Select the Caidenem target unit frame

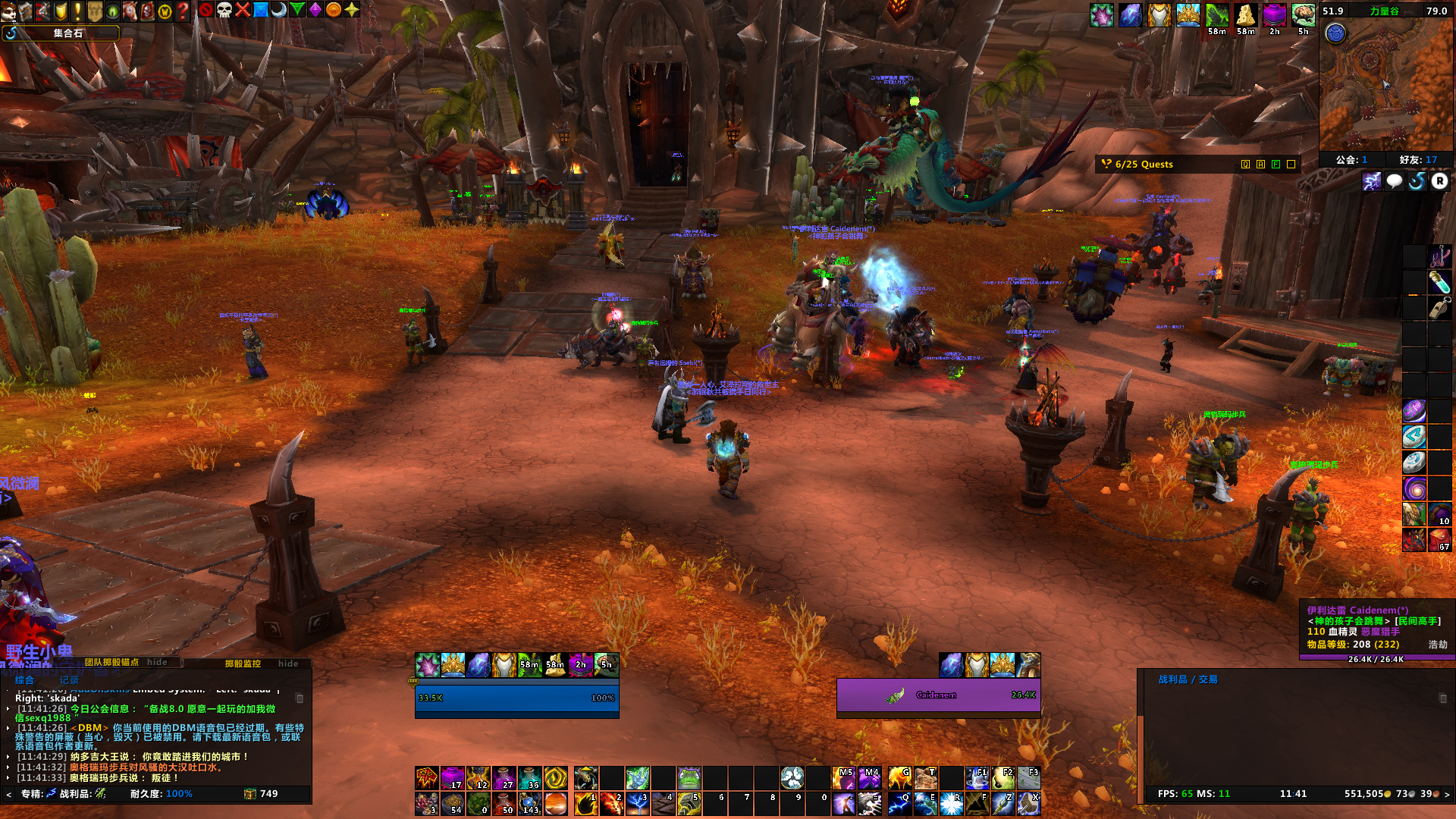(x=938, y=695)
